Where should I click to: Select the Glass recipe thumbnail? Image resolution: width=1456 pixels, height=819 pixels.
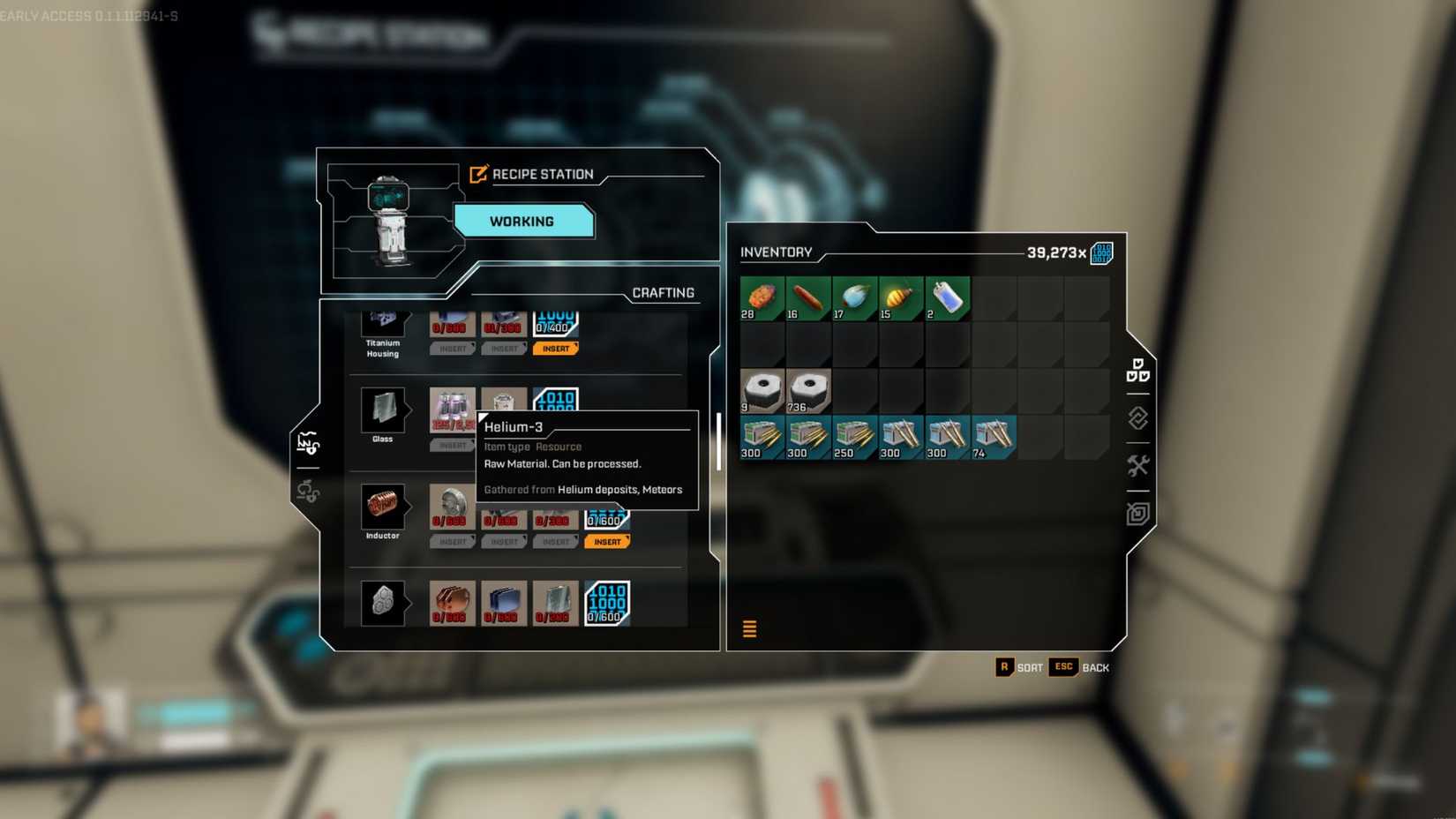pos(384,409)
